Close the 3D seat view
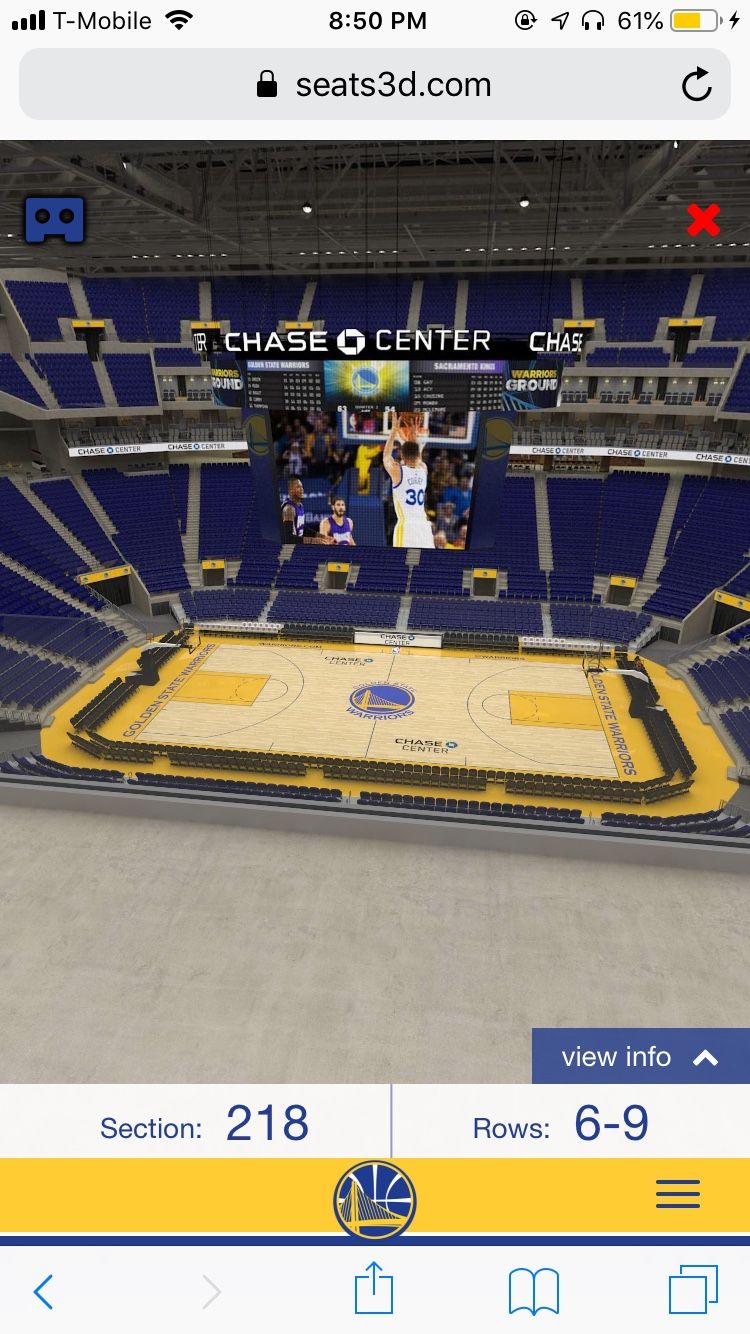750x1334 pixels. point(703,220)
